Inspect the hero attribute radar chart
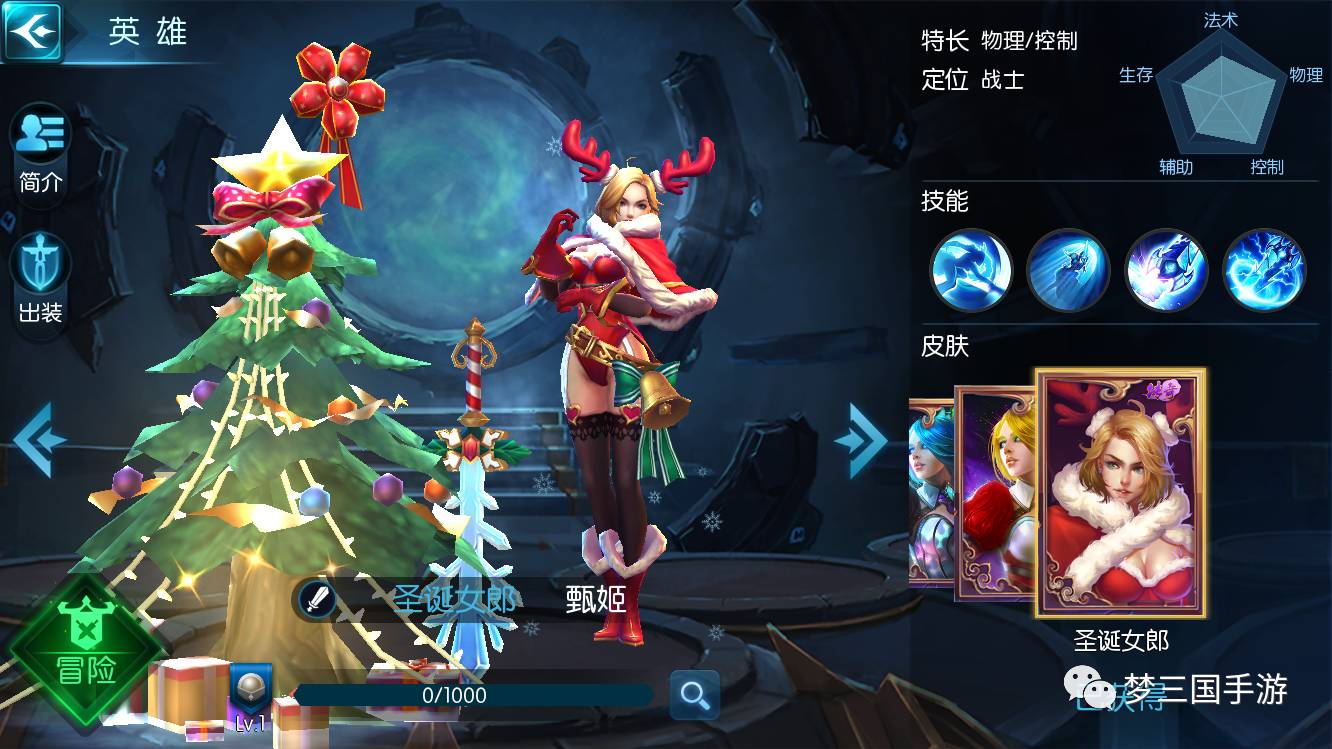Viewport: 1332px width, 749px height. pos(1219,97)
